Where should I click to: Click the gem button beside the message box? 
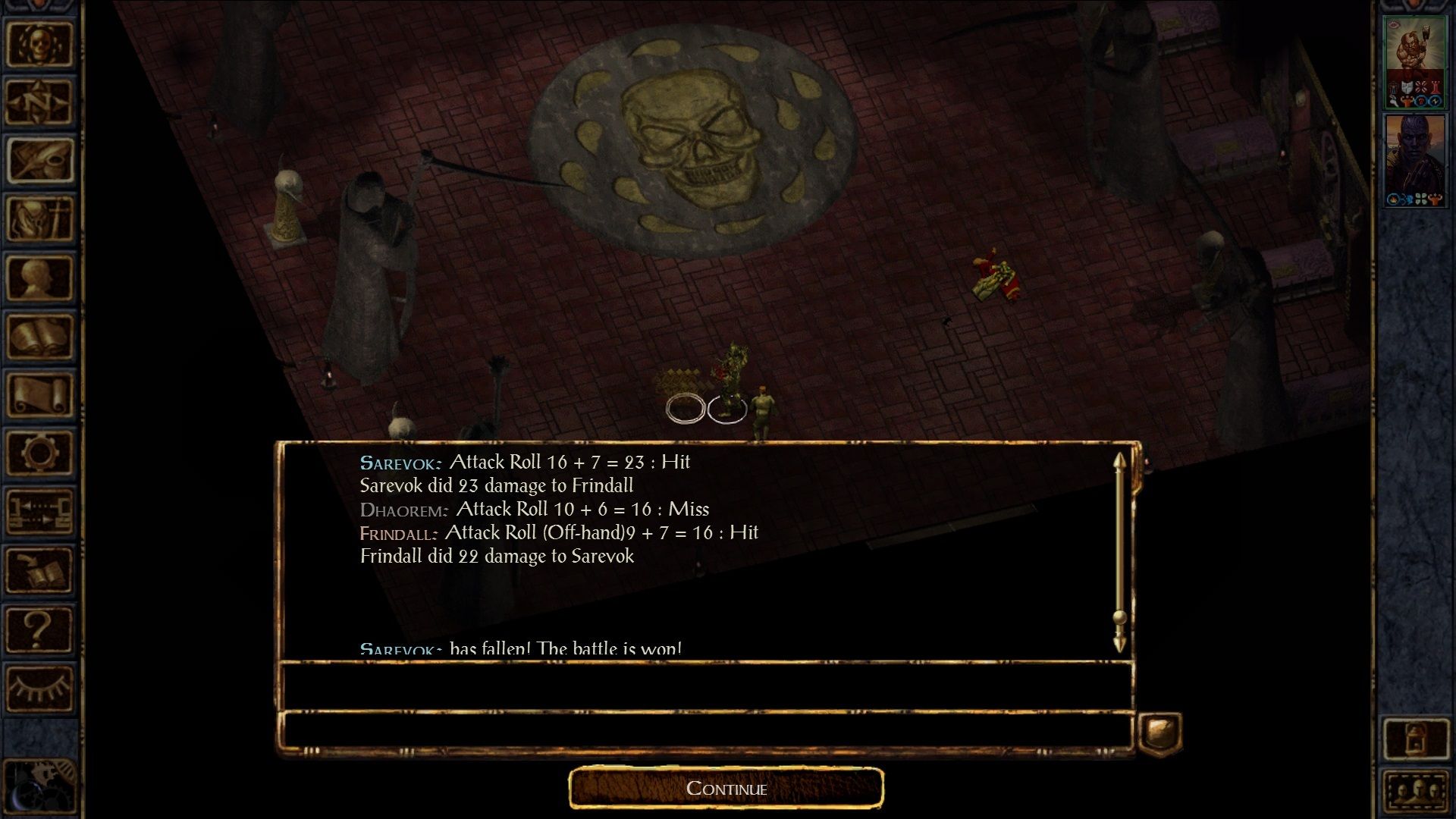pyautogui.click(x=1160, y=733)
